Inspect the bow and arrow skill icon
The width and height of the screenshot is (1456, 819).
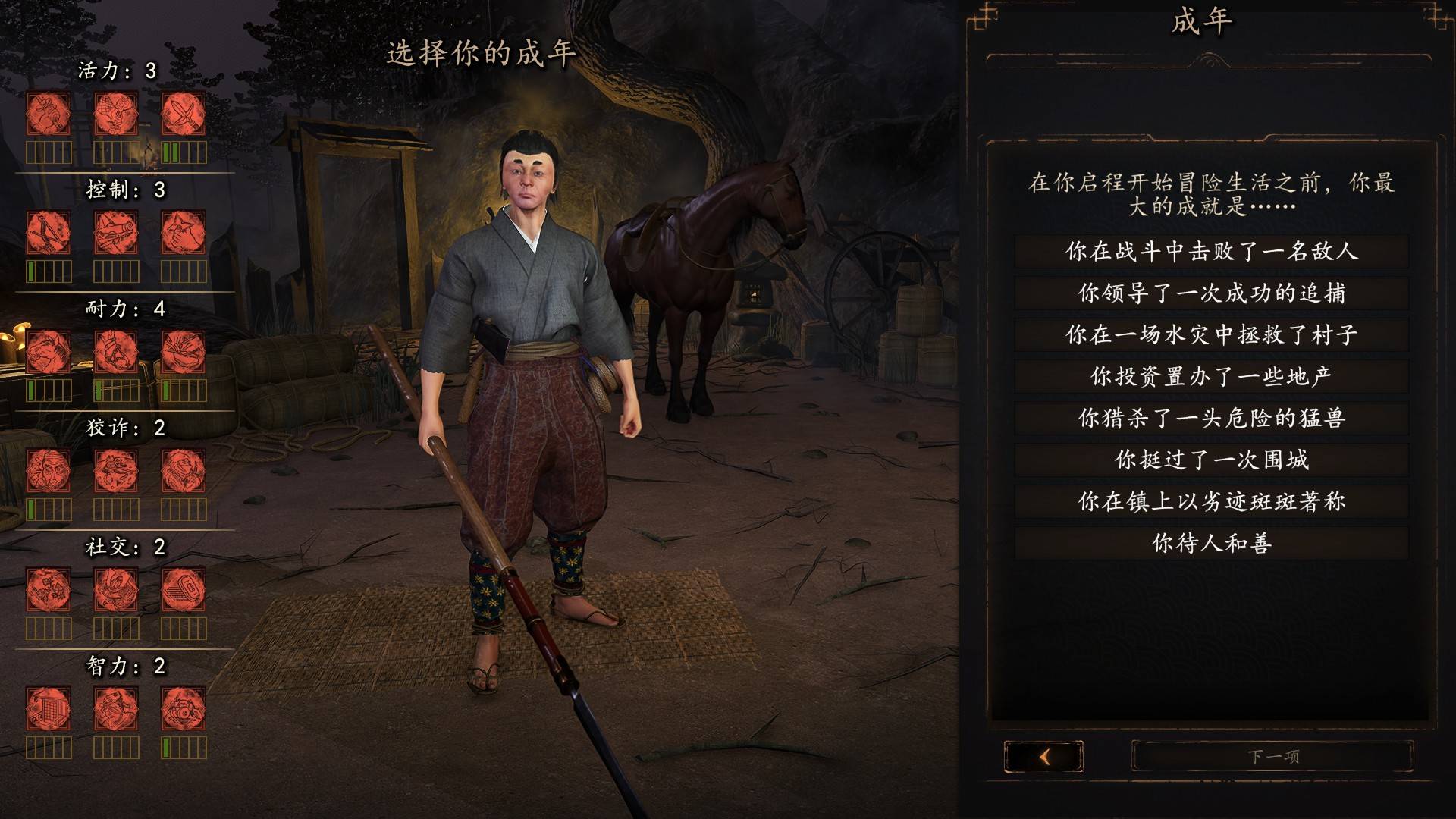(49, 233)
